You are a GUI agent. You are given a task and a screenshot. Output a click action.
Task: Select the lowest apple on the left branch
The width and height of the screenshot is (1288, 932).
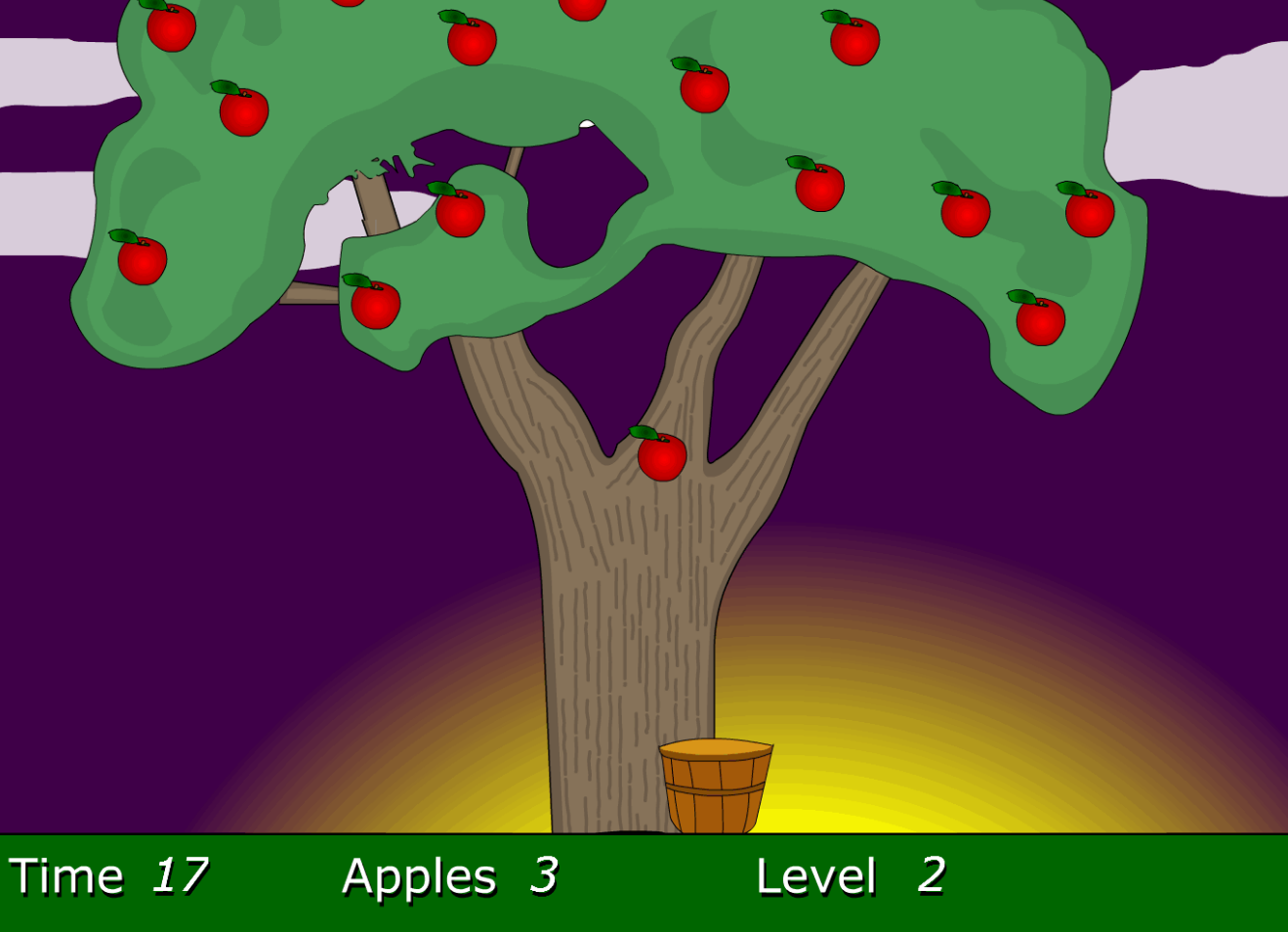(x=374, y=305)
